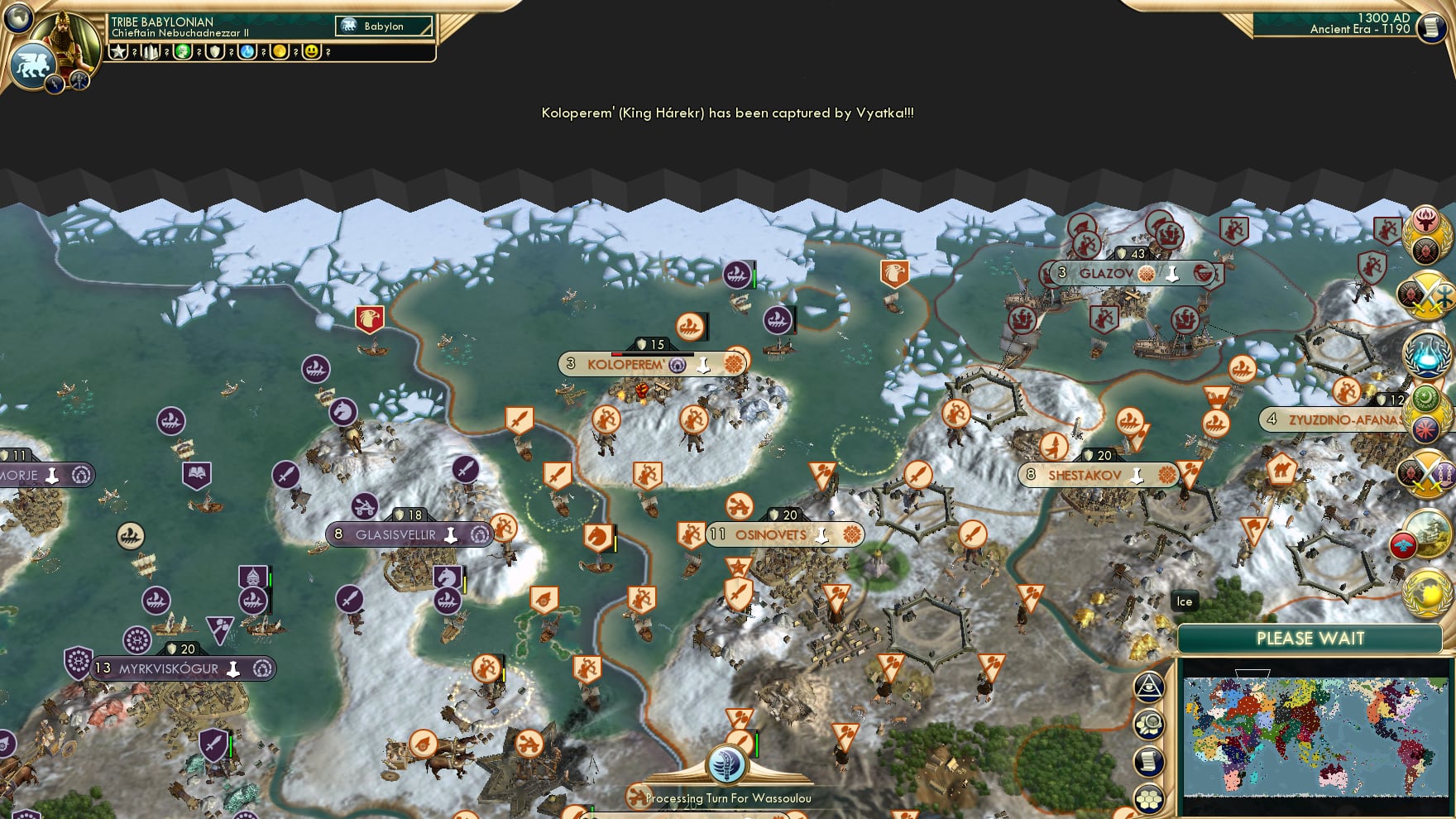Click the golden globe circumnavigation notification
The height and width of the screenshot is (819, 1456).
tap(1425, 593)
